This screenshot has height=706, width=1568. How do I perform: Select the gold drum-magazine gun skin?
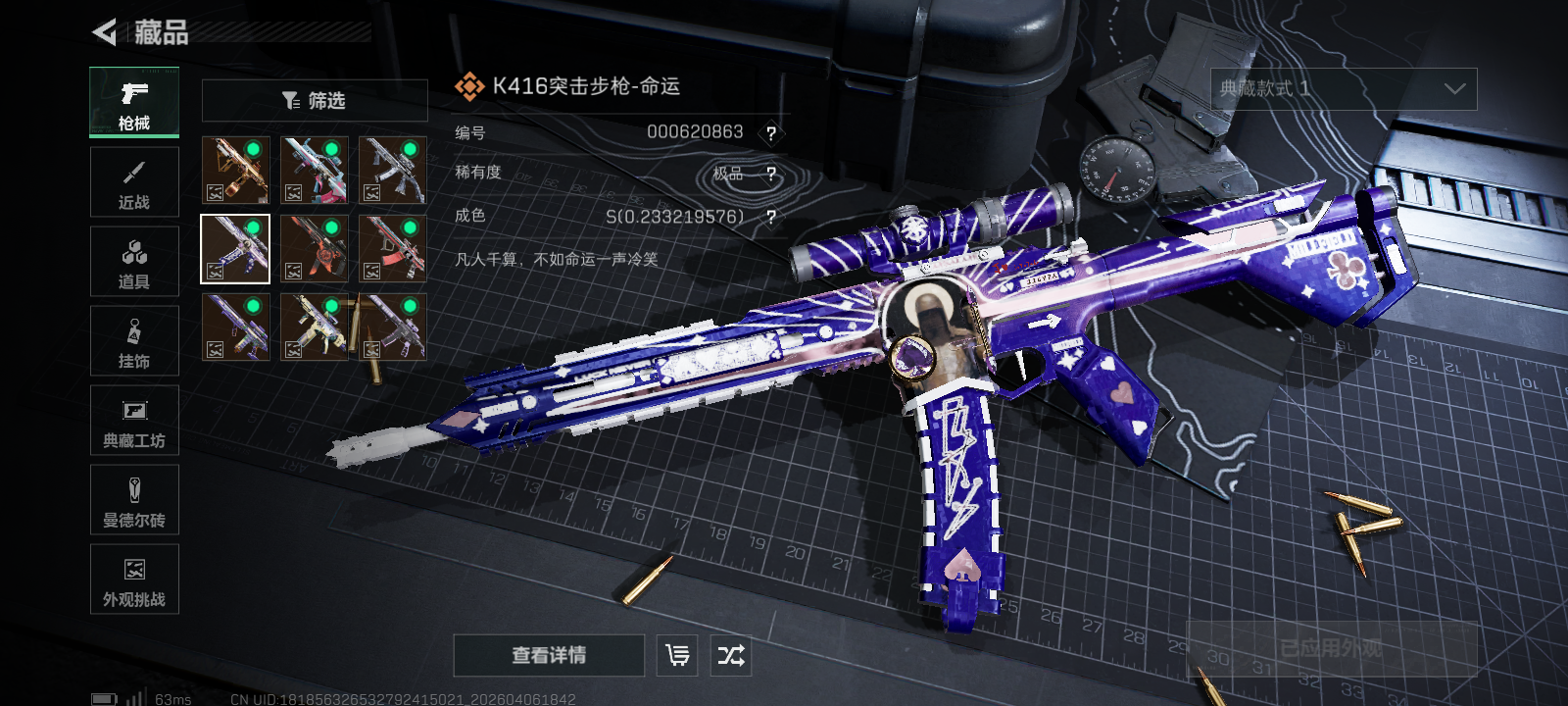pyautogui.click(x=235, y=170)
